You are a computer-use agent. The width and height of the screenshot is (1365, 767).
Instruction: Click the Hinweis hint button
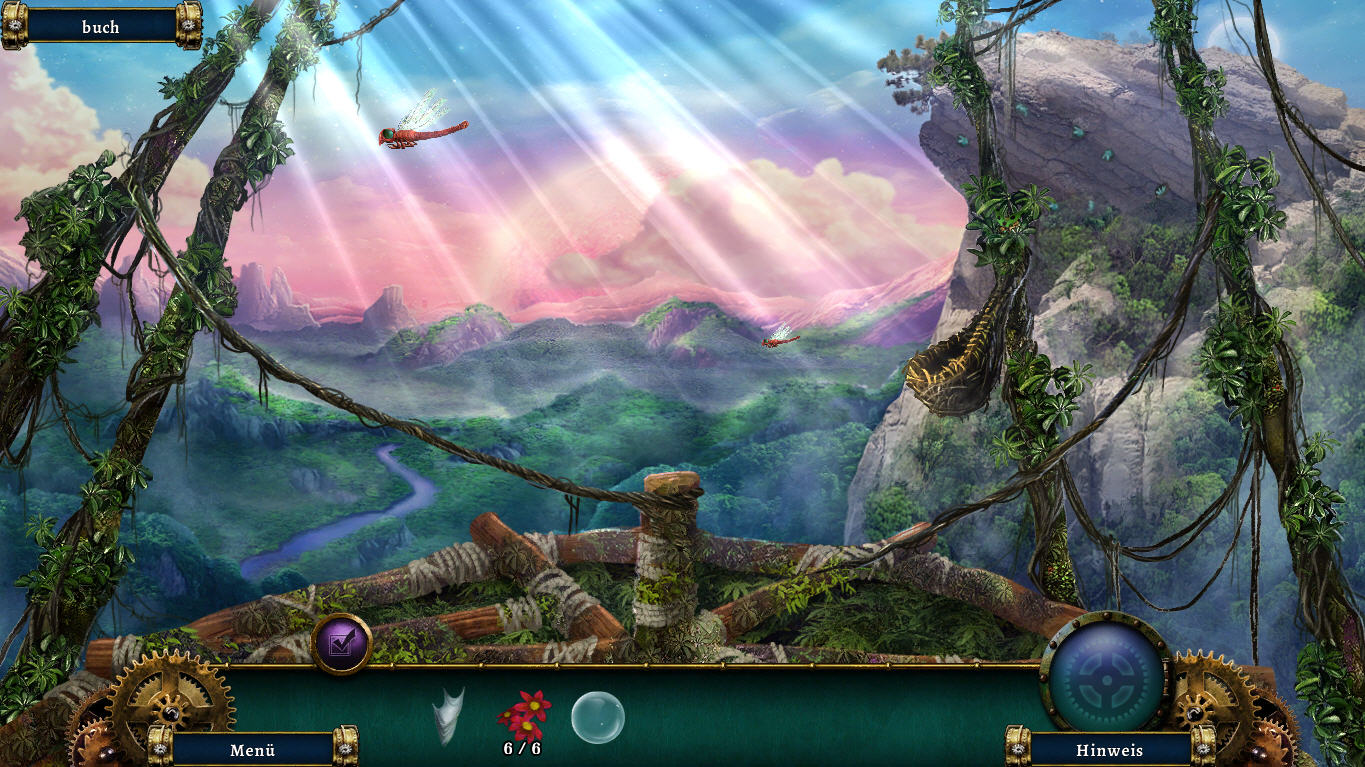pos(1109,749)
